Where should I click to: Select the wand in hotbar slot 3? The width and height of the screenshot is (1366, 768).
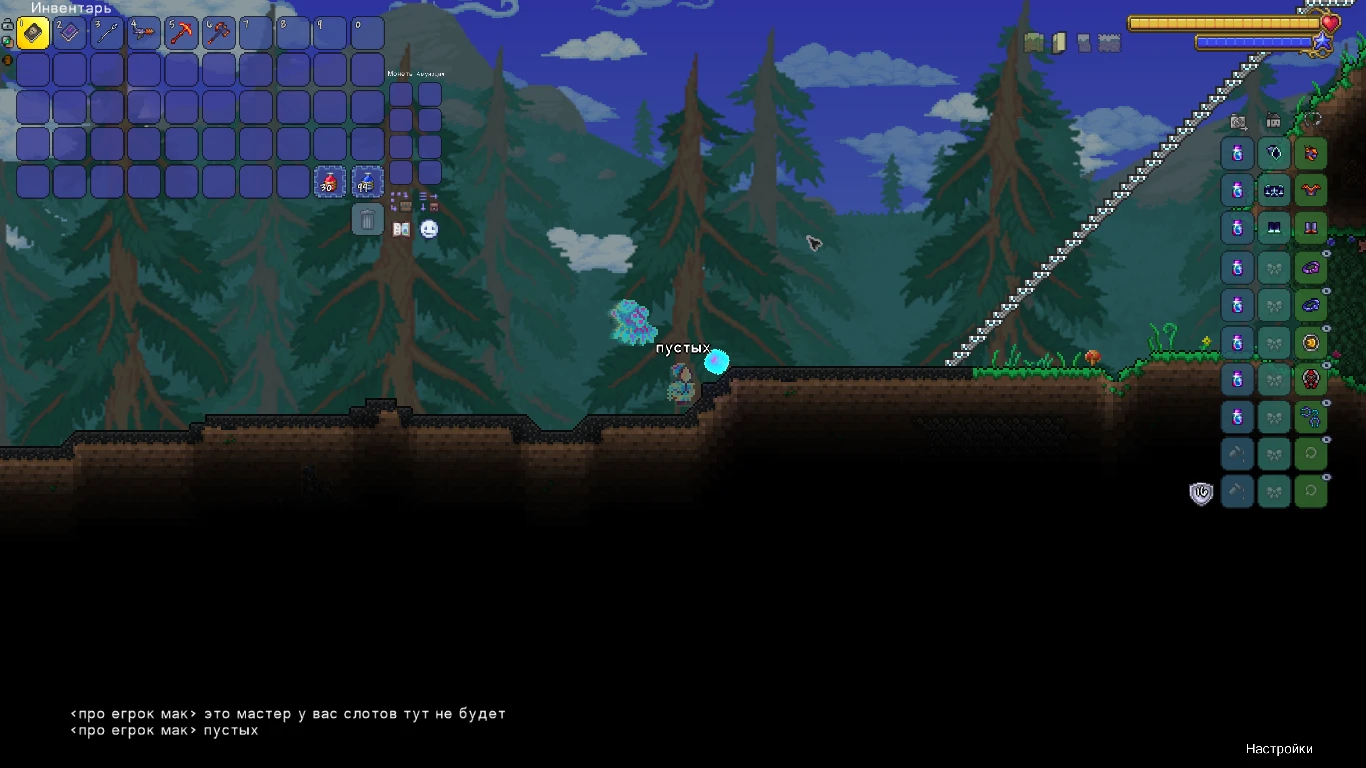tap(107, 32)
